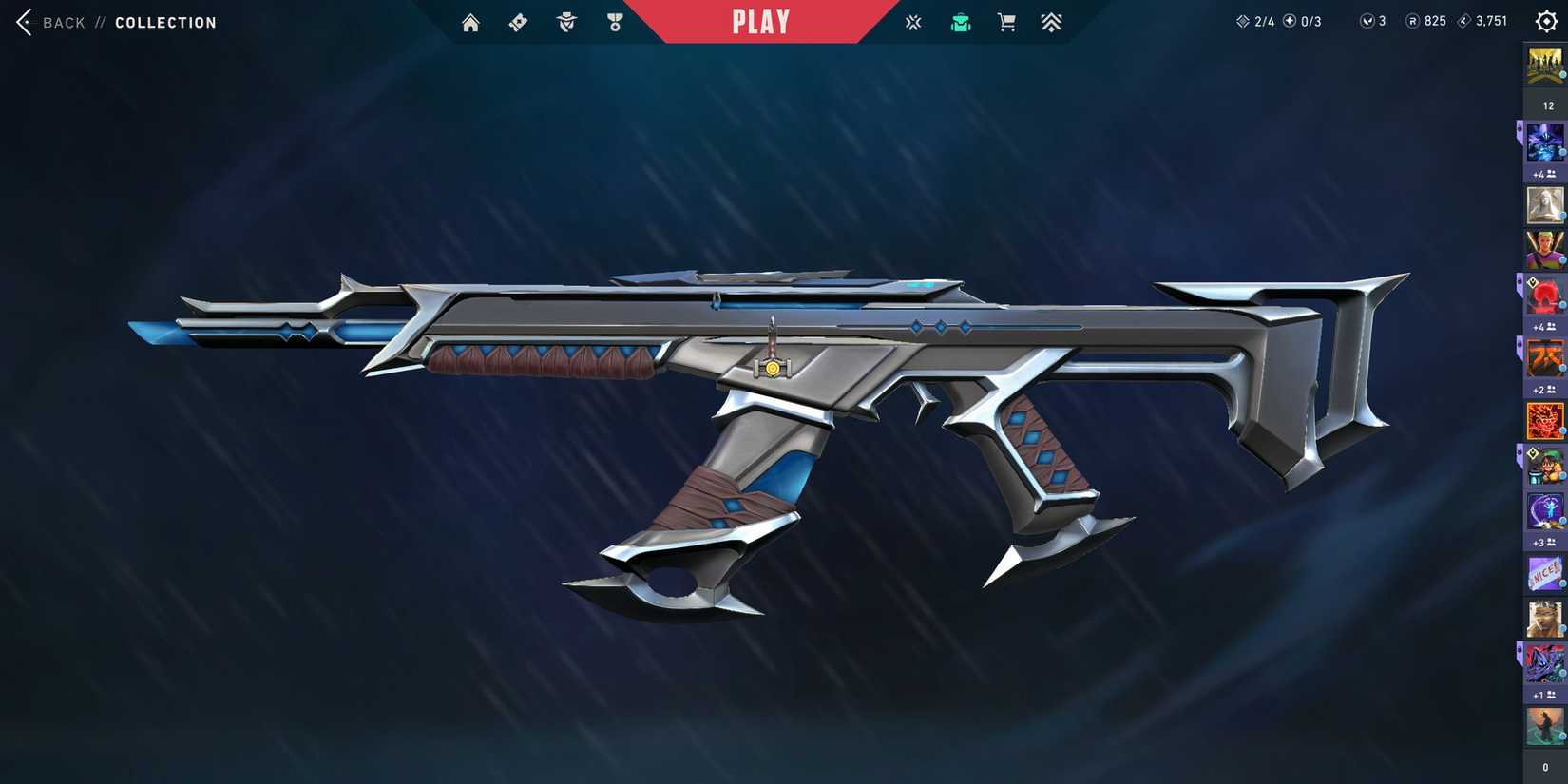Open the Premier chevrons icon
The width and height of the screenshot is (1568, 784).
tap(1051, 21)
